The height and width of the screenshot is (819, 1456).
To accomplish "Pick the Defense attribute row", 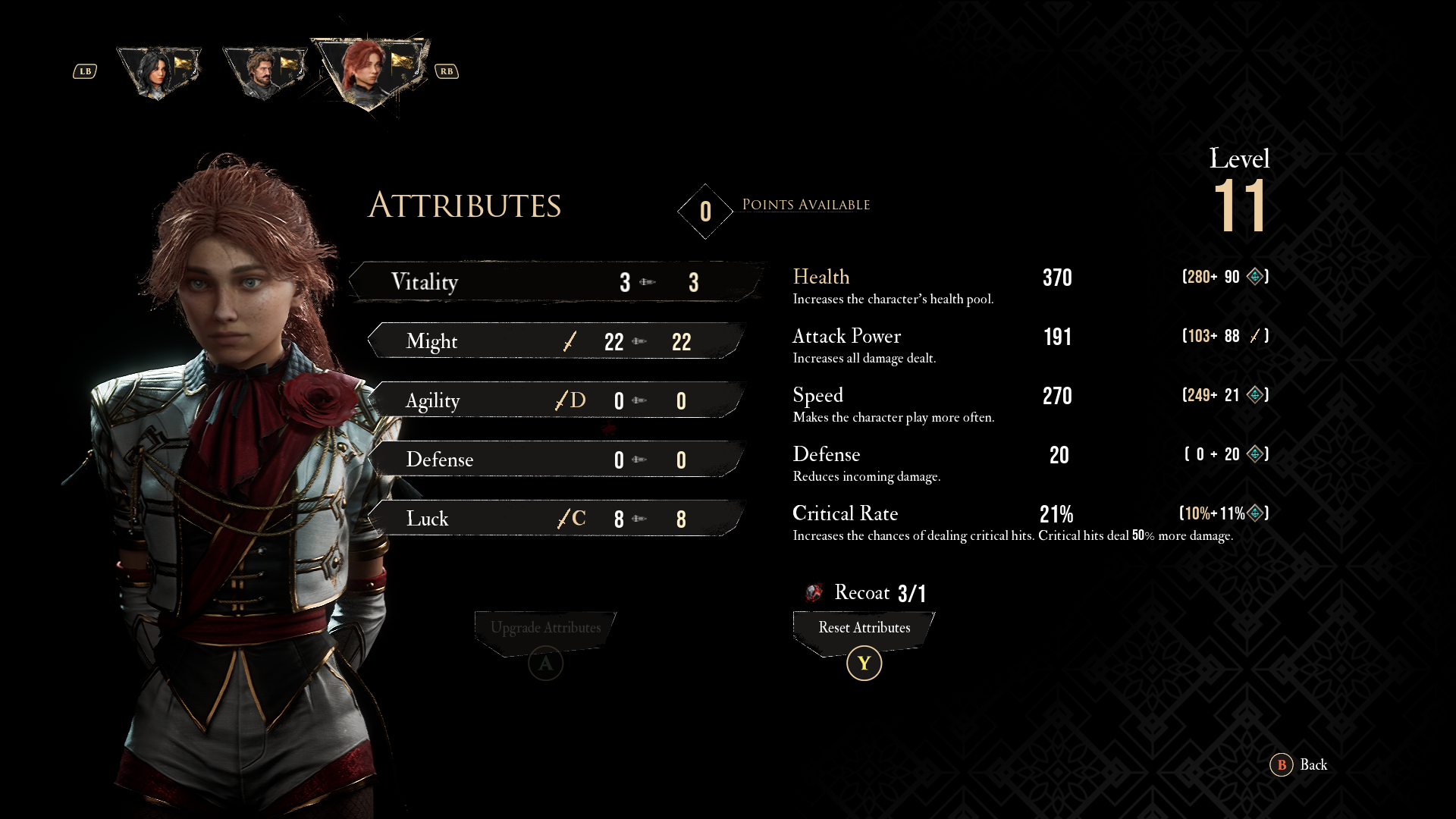I will [x=557, y=460].
